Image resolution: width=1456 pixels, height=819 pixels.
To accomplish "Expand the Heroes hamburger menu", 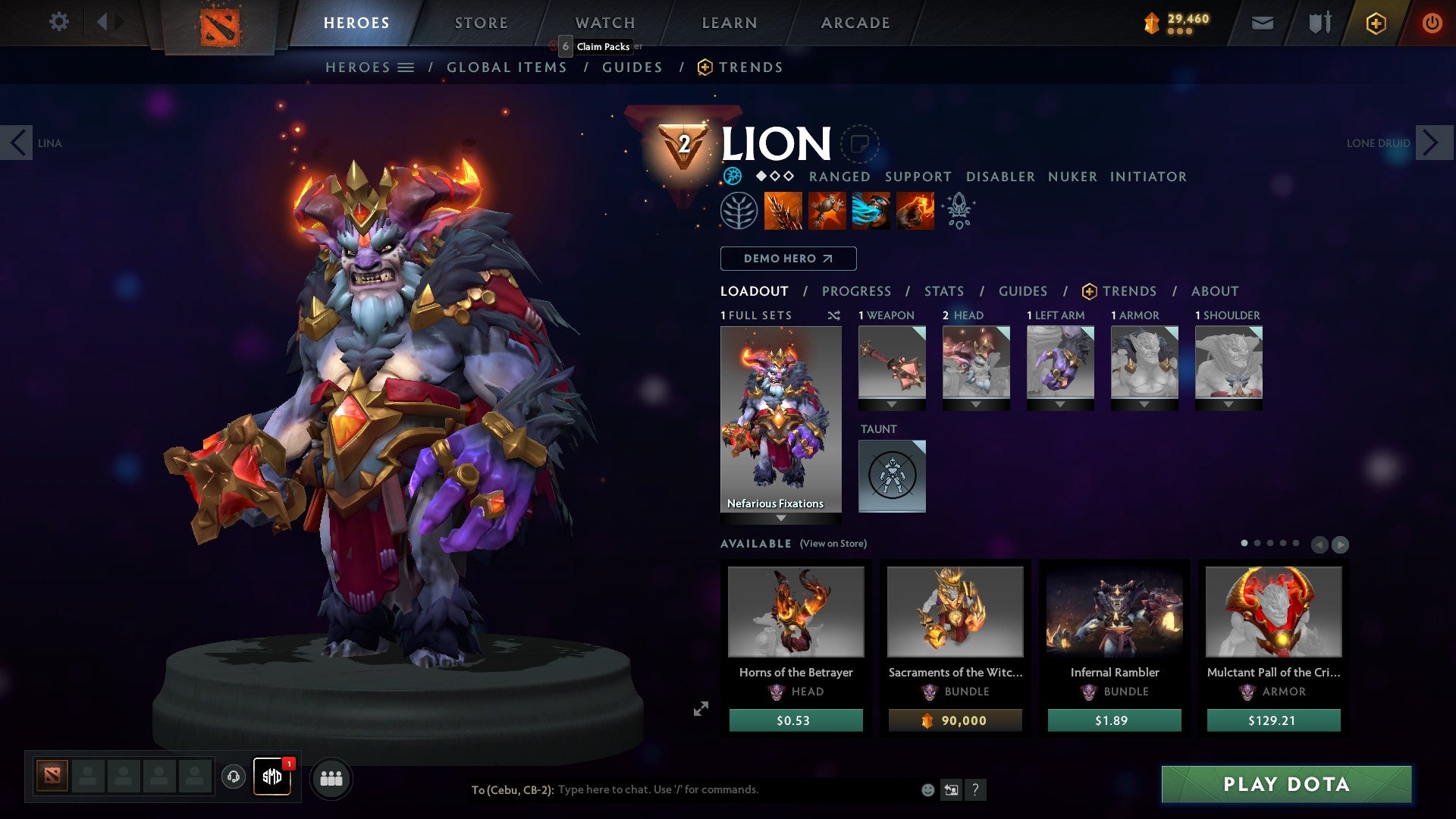I will coord(405,67).
